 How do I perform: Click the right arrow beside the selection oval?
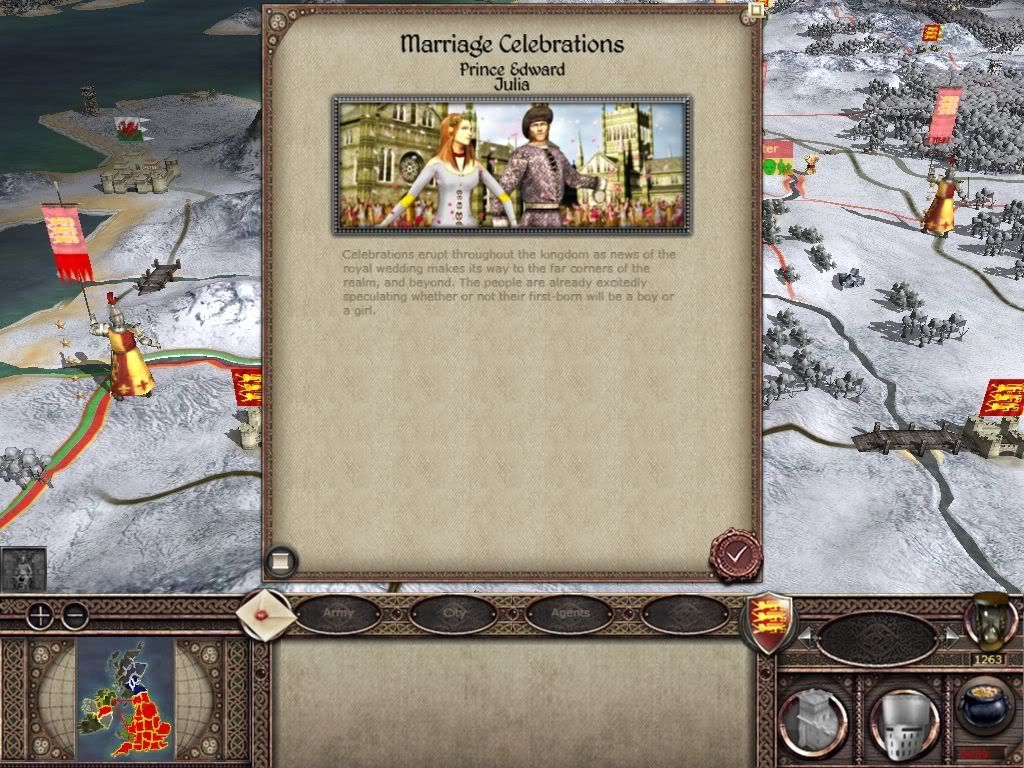click(x=951, y=637)
